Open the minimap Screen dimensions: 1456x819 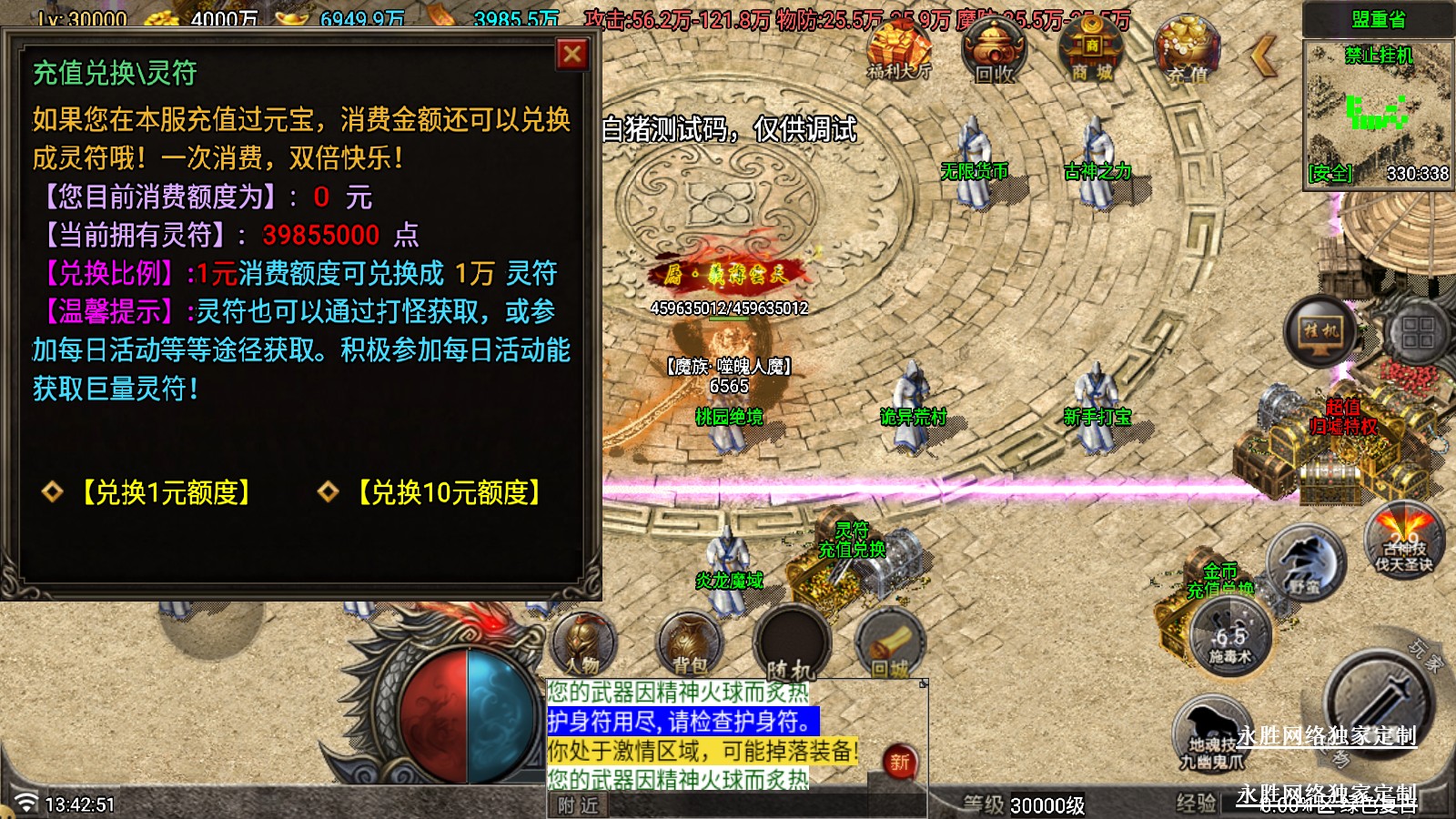tap(1379, 114)
